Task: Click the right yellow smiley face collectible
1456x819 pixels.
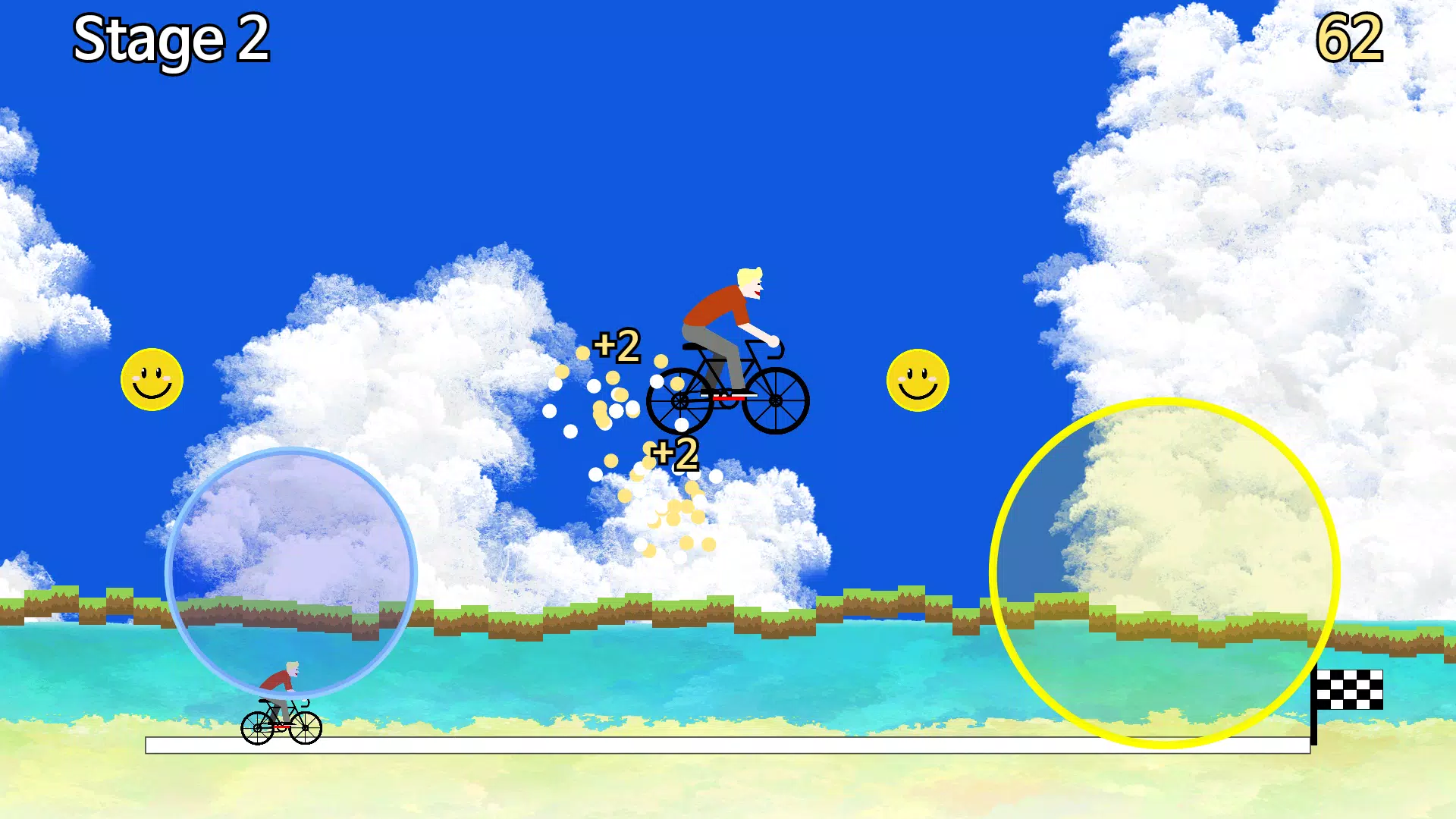Action: point(918,381)
